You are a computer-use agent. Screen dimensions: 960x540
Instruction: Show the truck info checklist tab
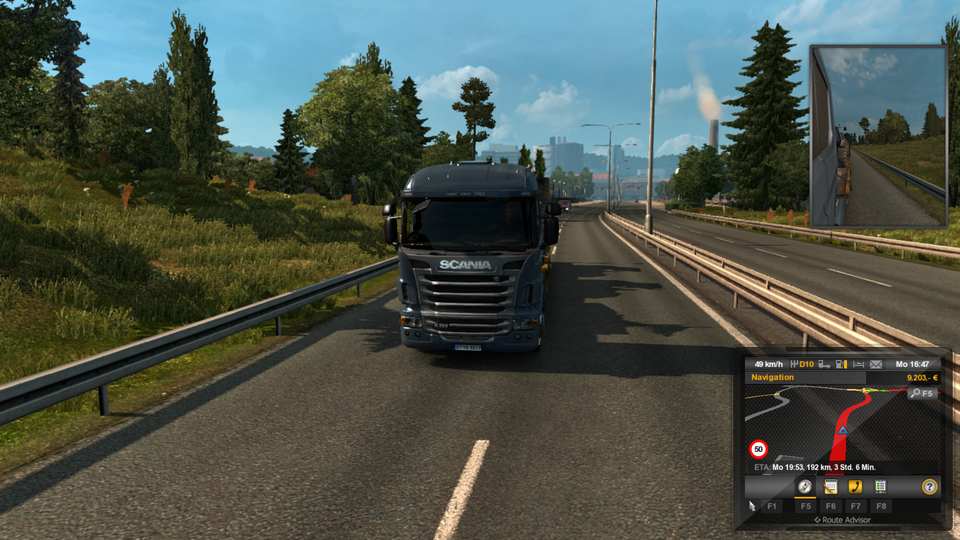880,486
